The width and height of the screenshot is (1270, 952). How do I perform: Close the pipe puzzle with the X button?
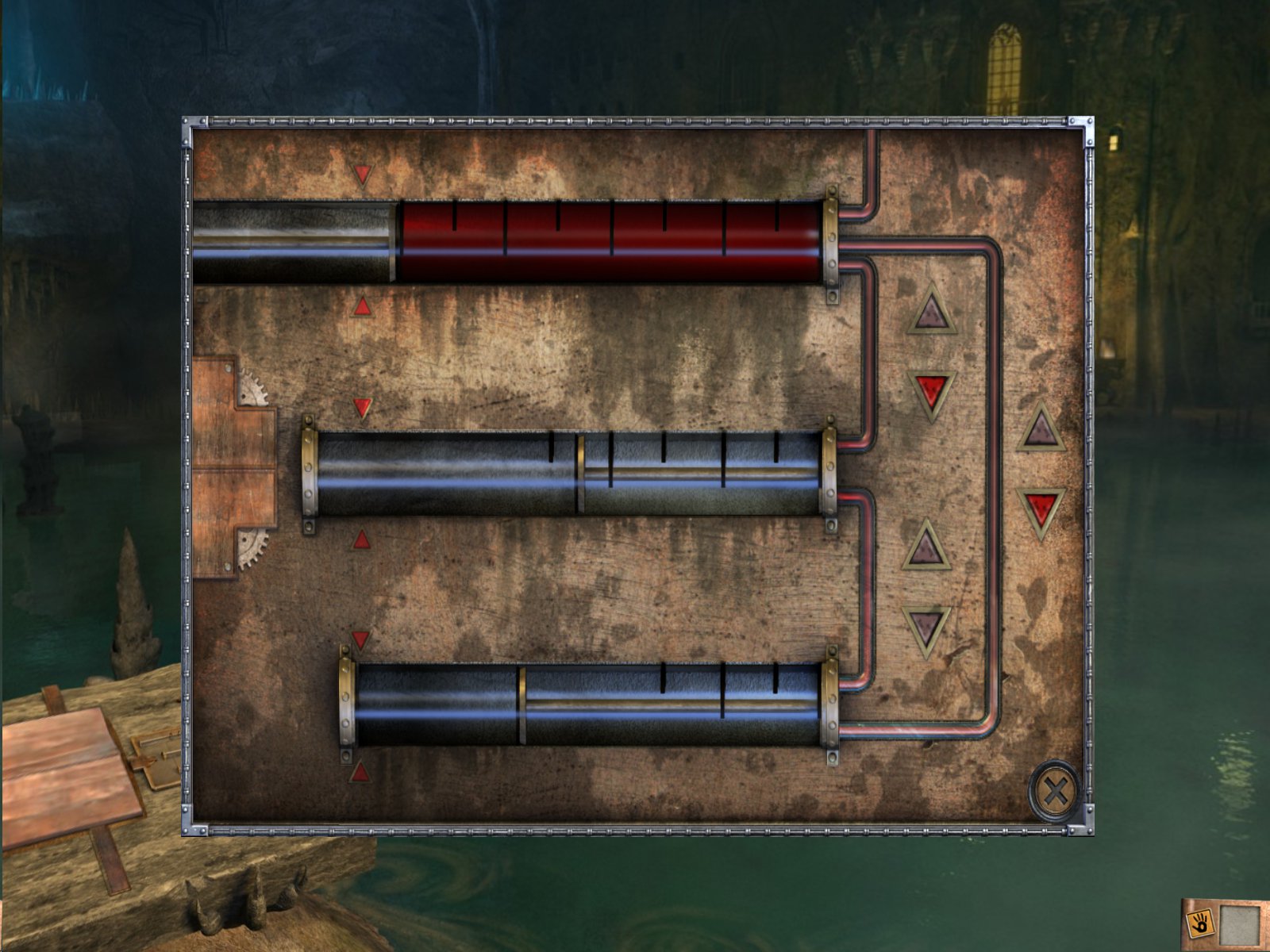pyautogui.click(x=1055, y=791)
